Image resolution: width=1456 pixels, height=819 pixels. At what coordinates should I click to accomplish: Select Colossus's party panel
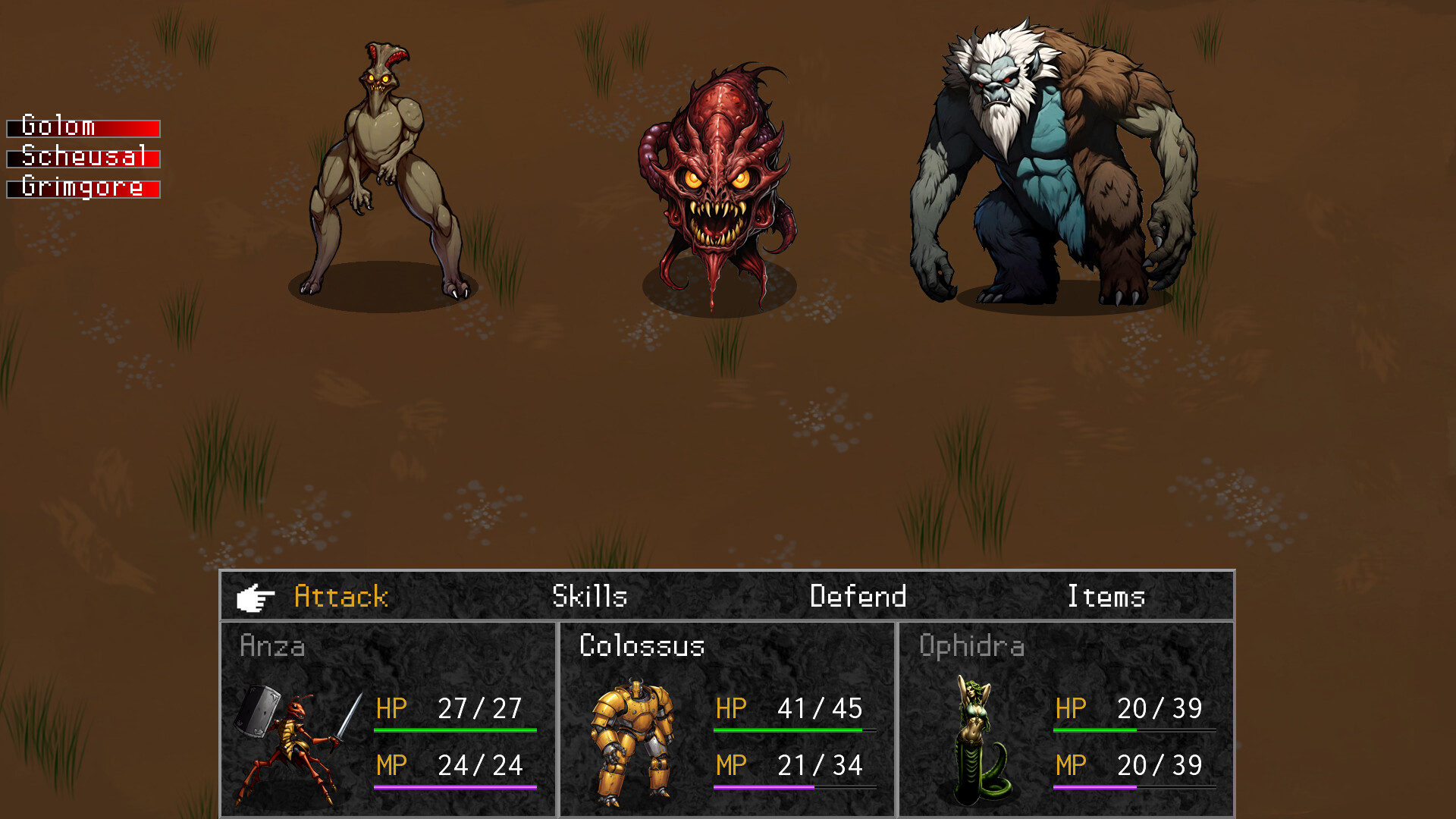[x=727, y=719]
